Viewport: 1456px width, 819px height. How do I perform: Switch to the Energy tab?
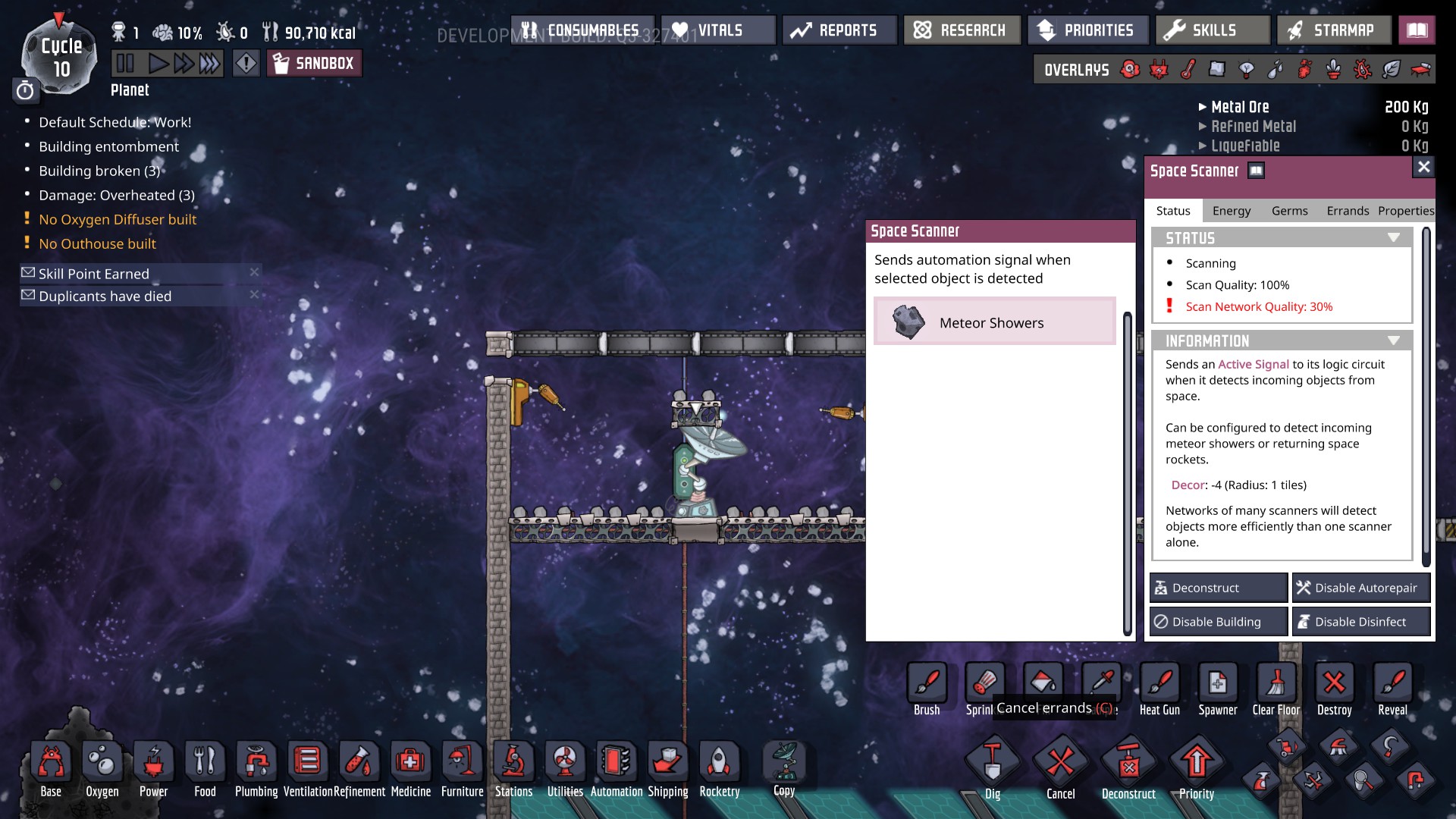1231,211
